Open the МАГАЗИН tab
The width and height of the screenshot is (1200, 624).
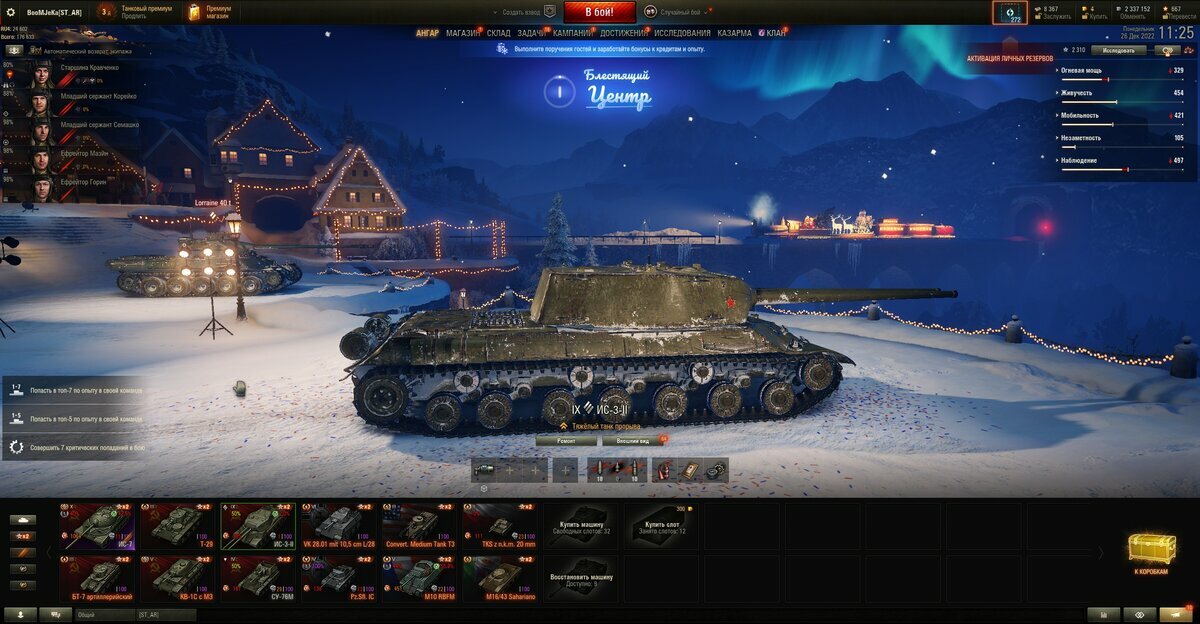[x=462, y=33]
